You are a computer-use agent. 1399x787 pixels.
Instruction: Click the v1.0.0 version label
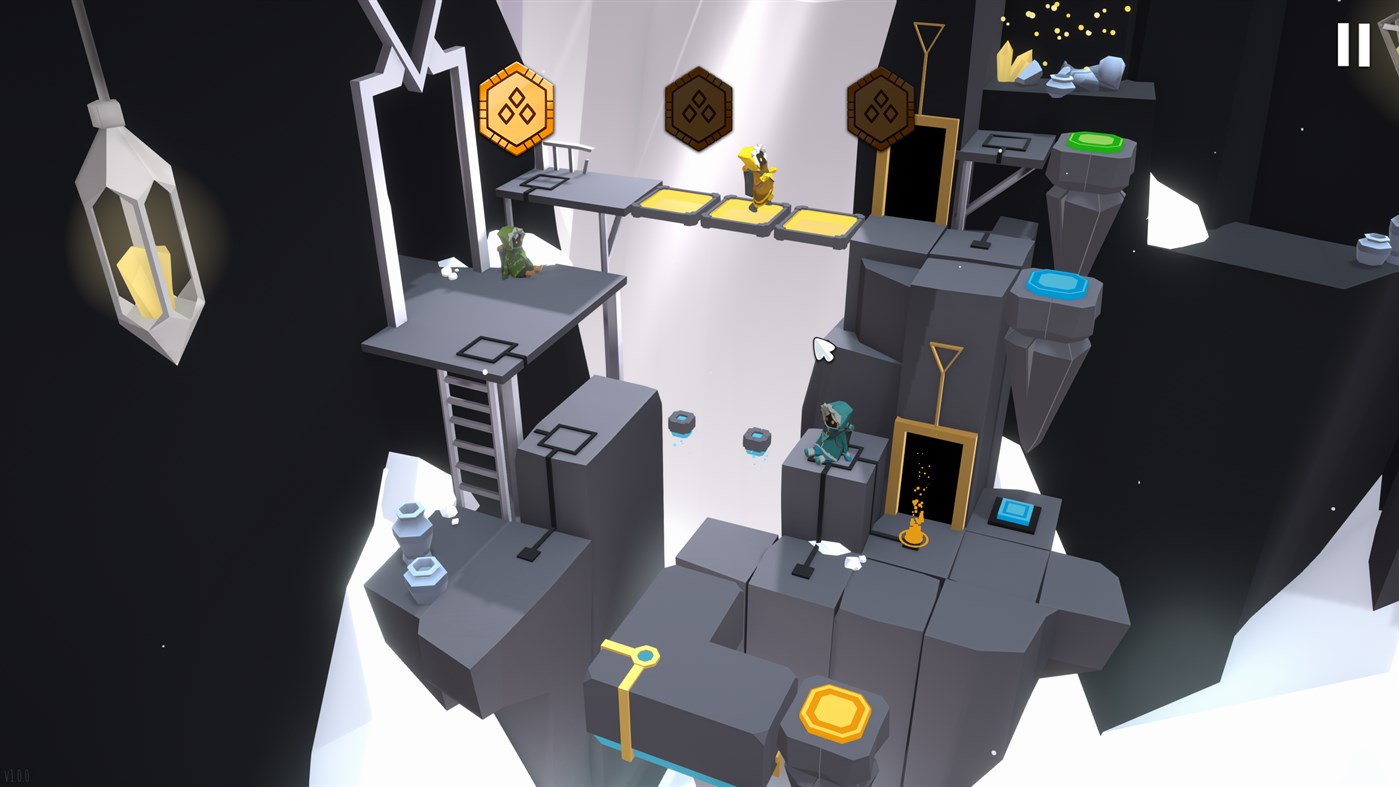pyautogui.click(x=15, y=775)
